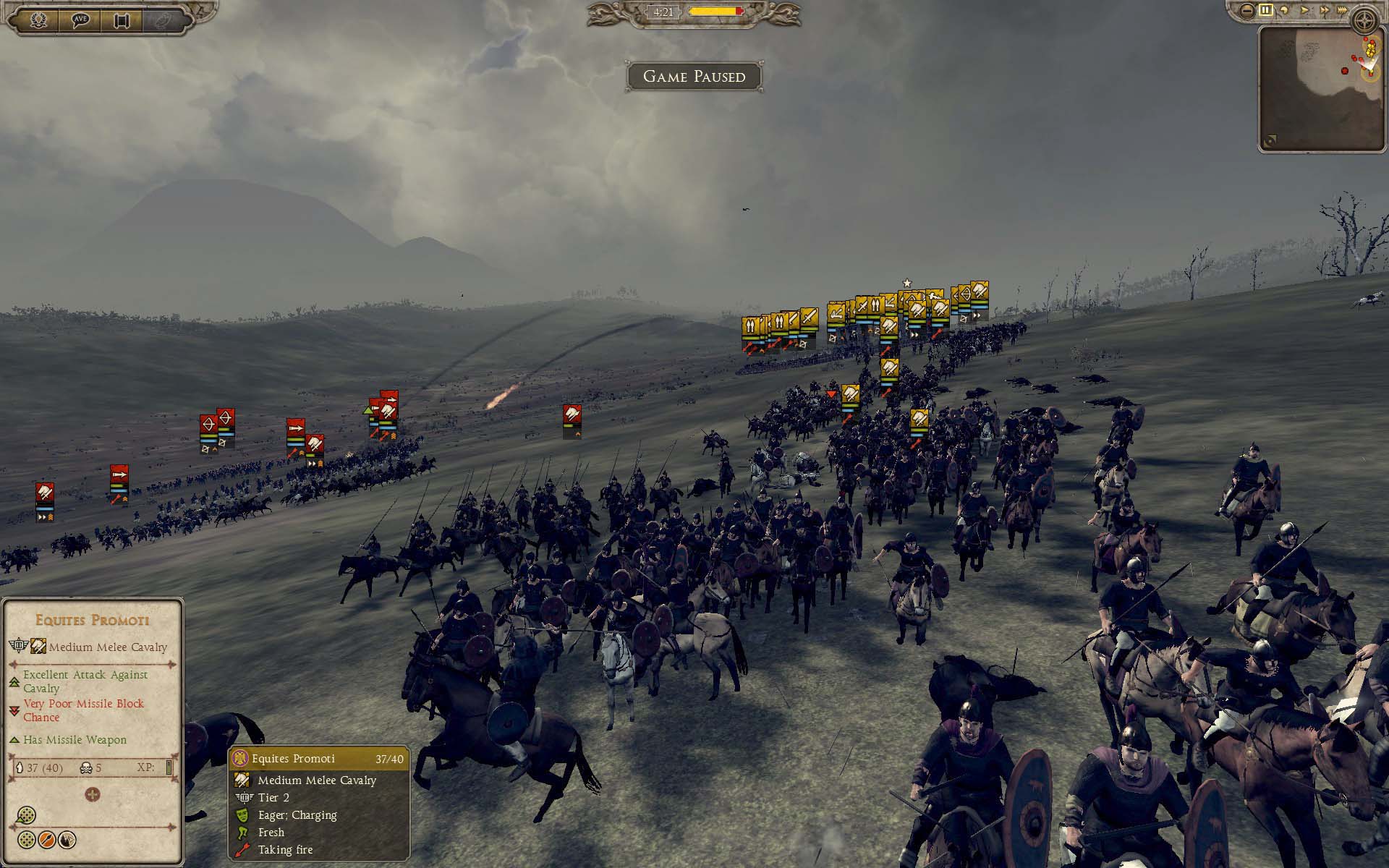Image resolution: width=1389 pixels, height=868 pixels.
Task: Click the leftmost red enemy cavalry banner
Action: 45,493
